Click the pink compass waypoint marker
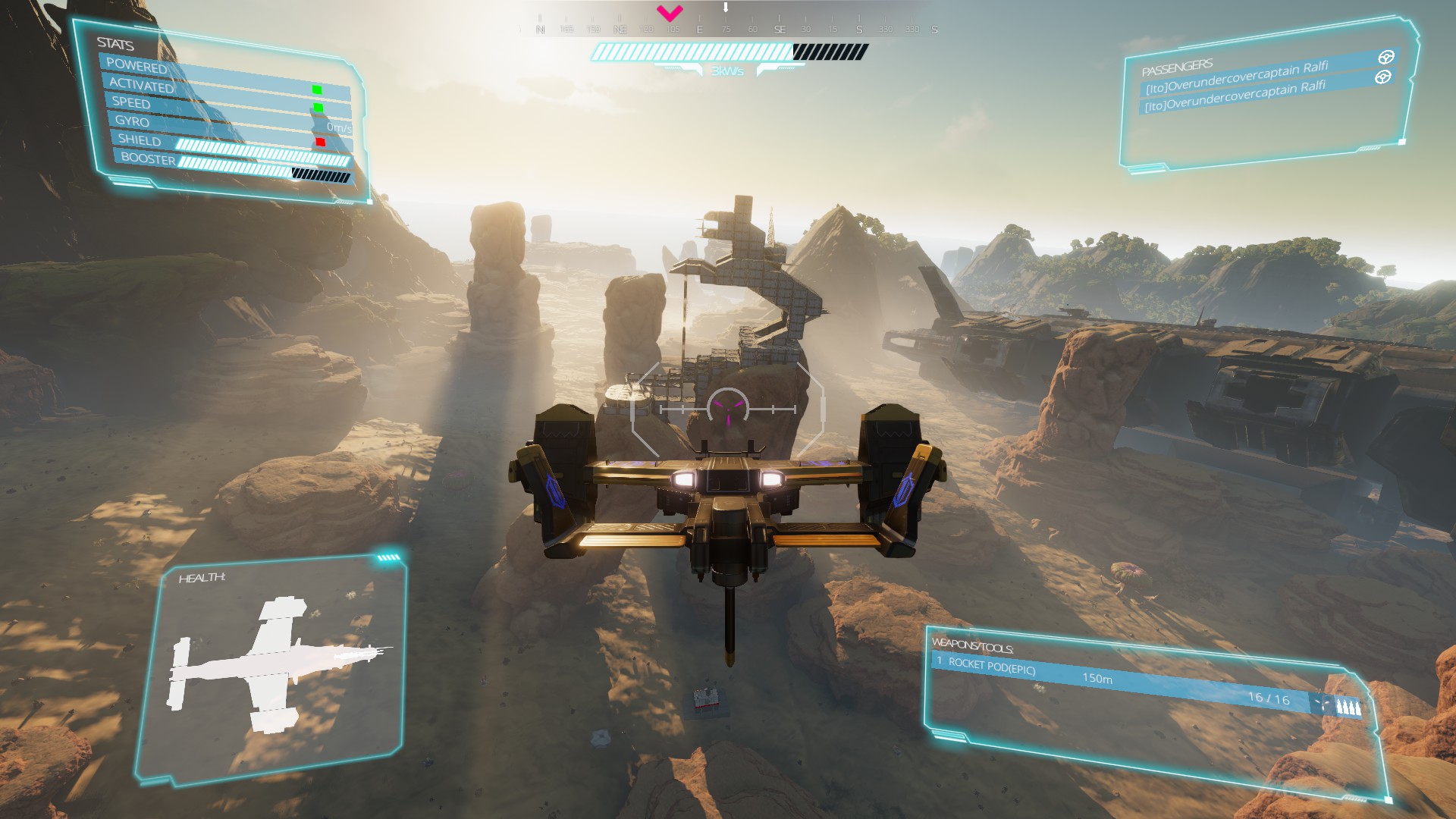This screenshot has width=1456, height=819. (x=670, y=12)
